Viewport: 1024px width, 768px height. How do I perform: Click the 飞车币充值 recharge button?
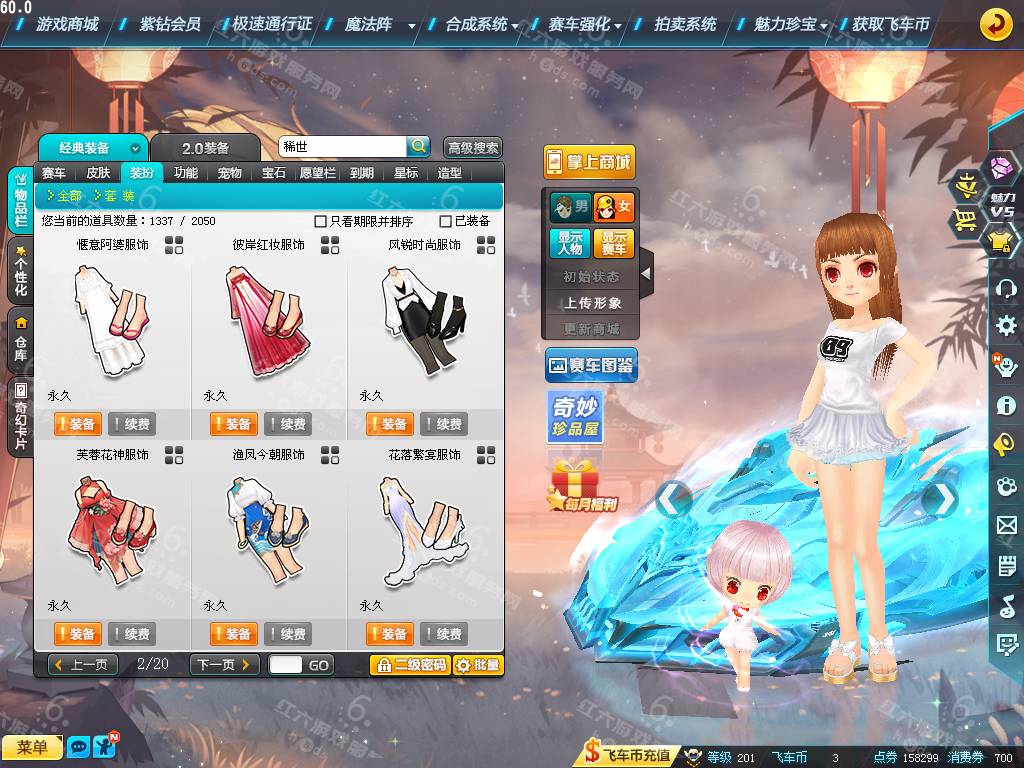(628, 756)
